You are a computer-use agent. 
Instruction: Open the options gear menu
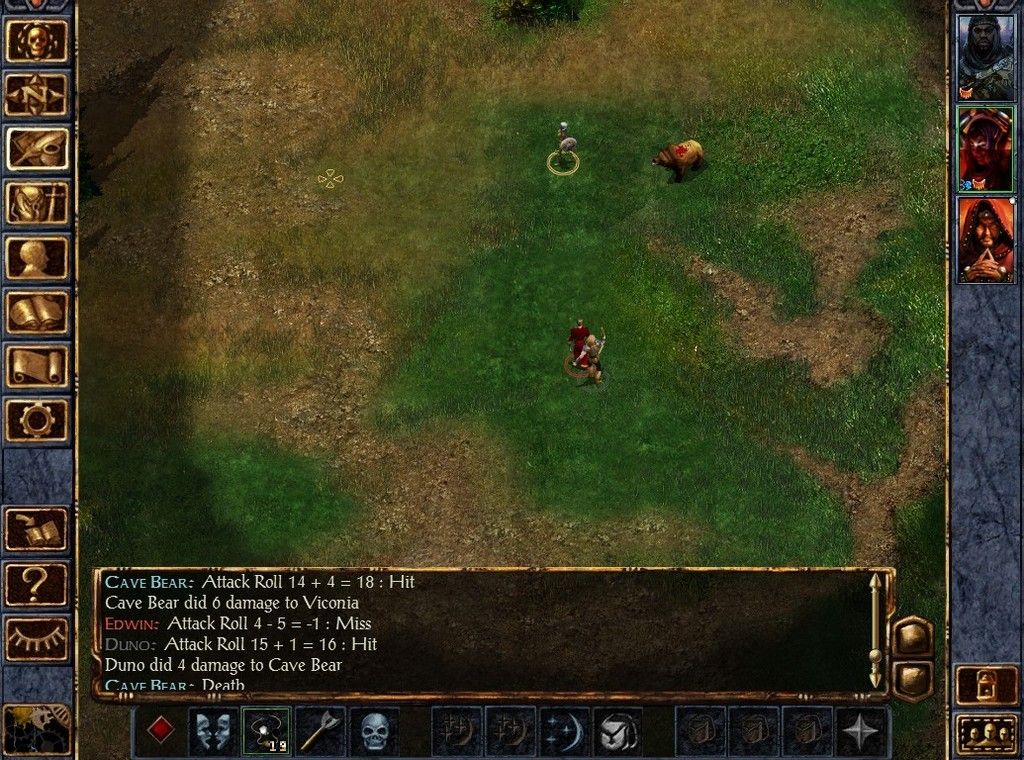coord(38,419)
